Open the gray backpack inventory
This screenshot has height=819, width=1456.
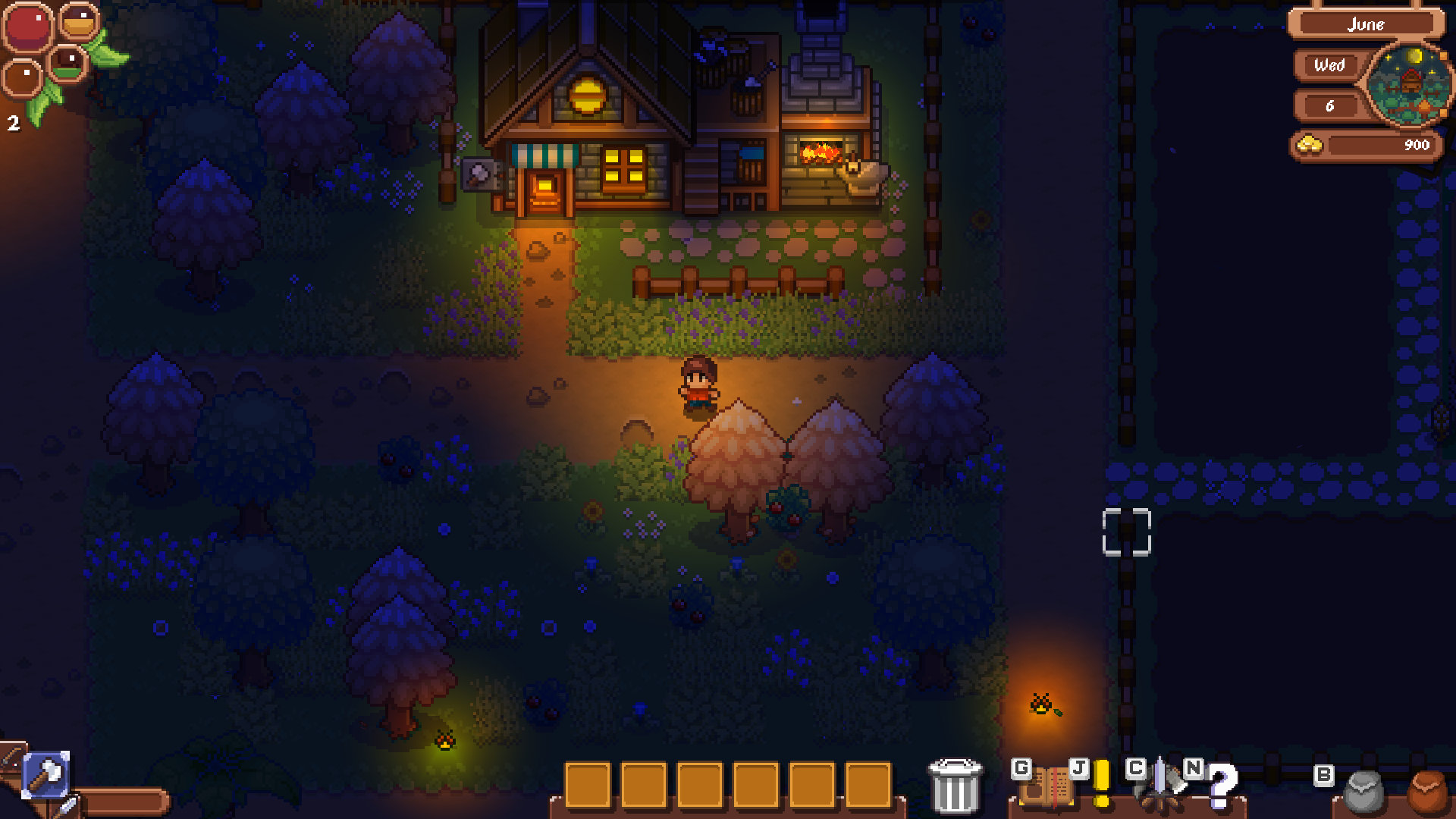pyautogui.click(x=1363, y=792)
